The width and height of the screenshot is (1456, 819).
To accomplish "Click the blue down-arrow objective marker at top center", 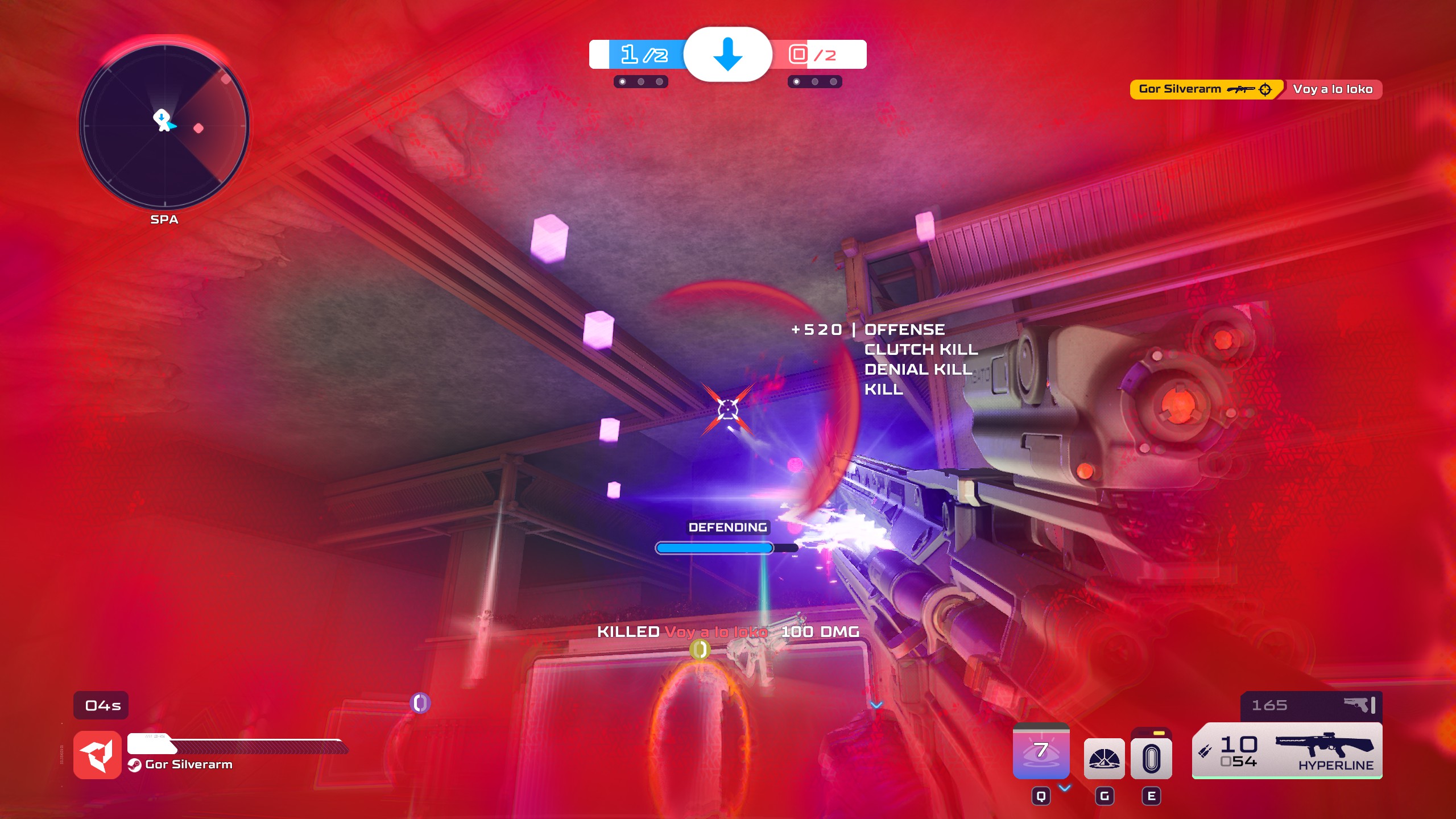I will click(728, 56).
